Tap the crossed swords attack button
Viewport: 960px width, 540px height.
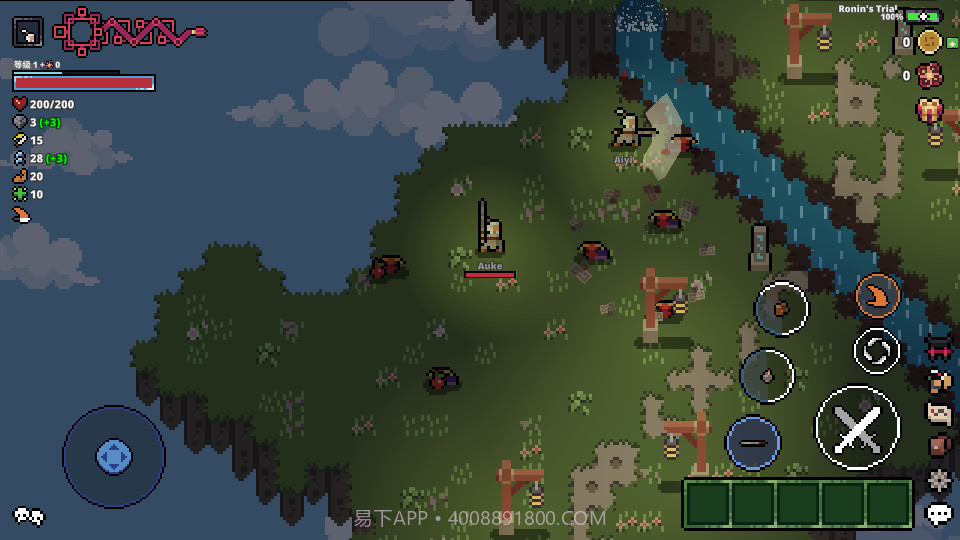[x=857, y=427]
